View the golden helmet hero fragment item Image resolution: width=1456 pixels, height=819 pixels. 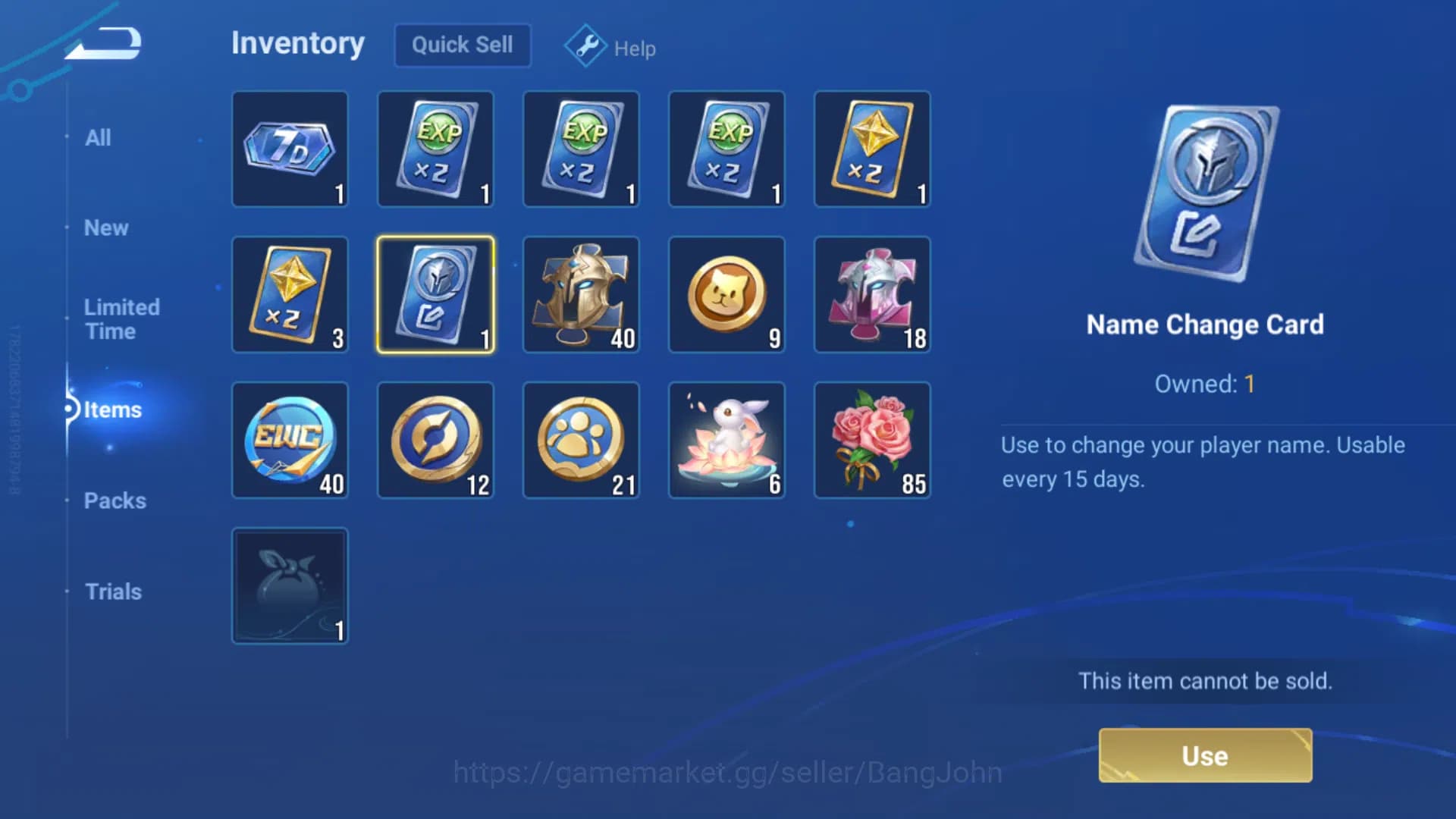click(582, 295)
